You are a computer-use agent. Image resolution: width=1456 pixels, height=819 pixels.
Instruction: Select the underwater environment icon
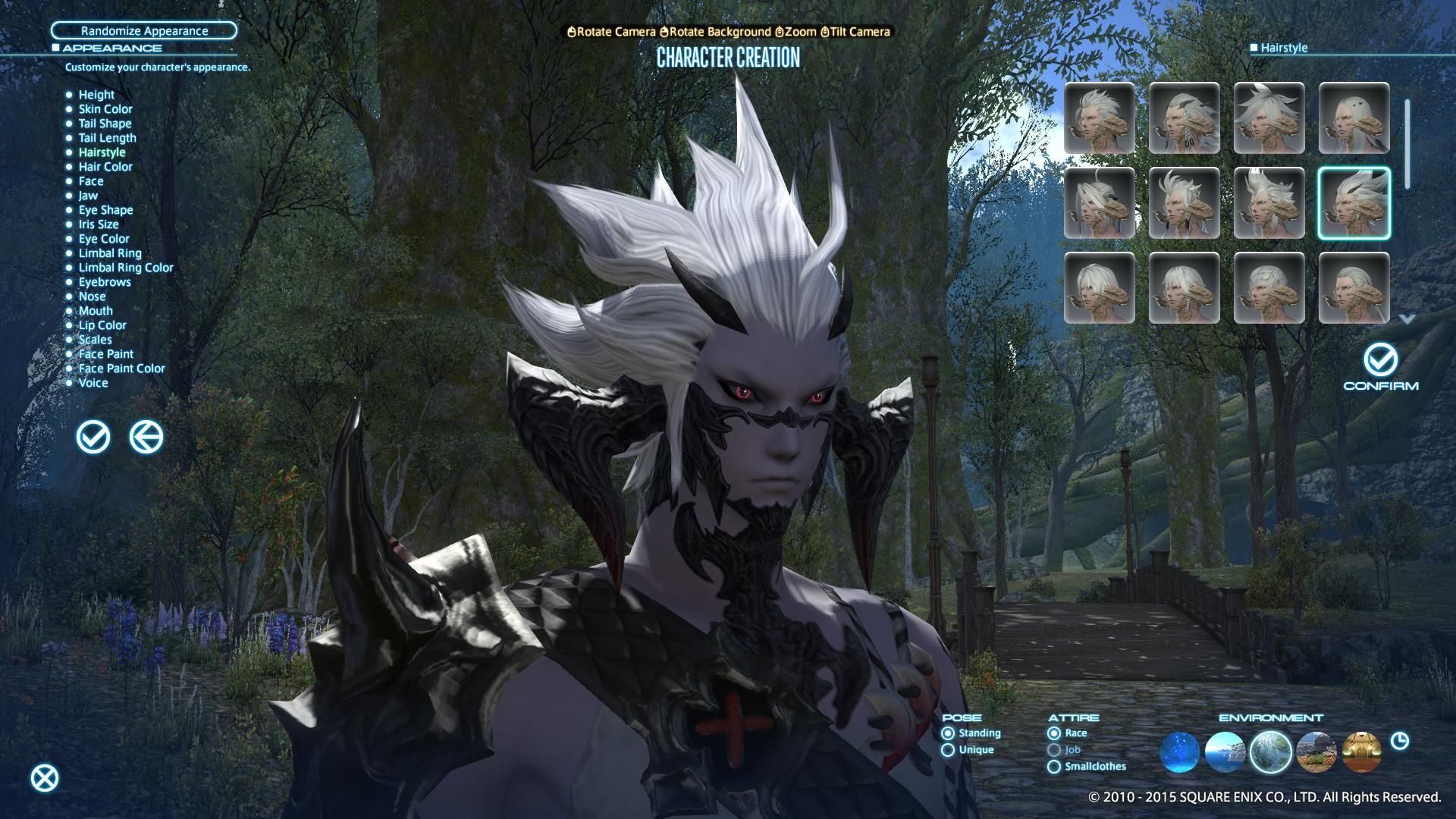[x=1180, y=752]
